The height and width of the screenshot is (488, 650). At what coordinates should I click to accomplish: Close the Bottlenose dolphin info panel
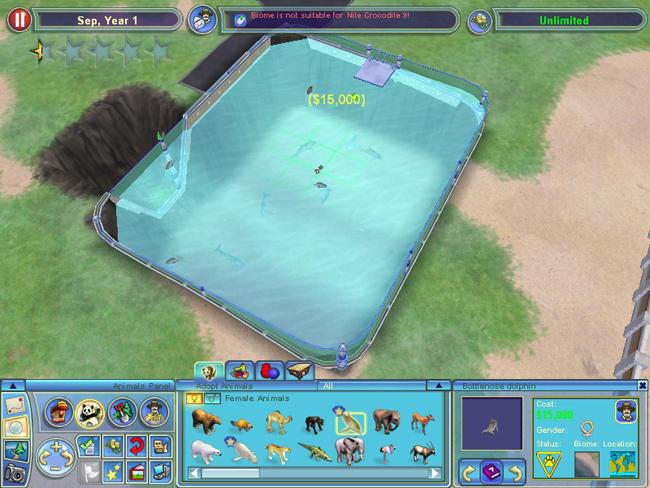tap(641, 385)
